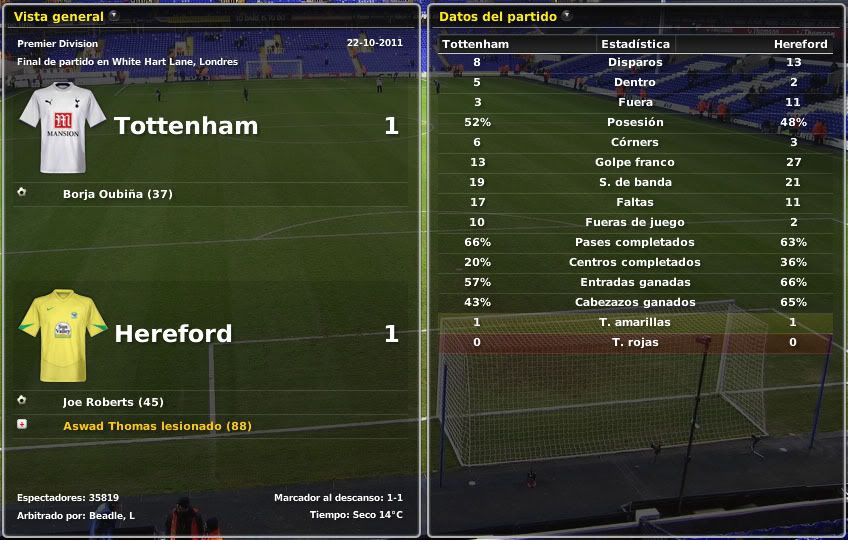Screen dimensions: 848x540
Task: Click the Hereford yellow shirt image
Action: [62, 336]
